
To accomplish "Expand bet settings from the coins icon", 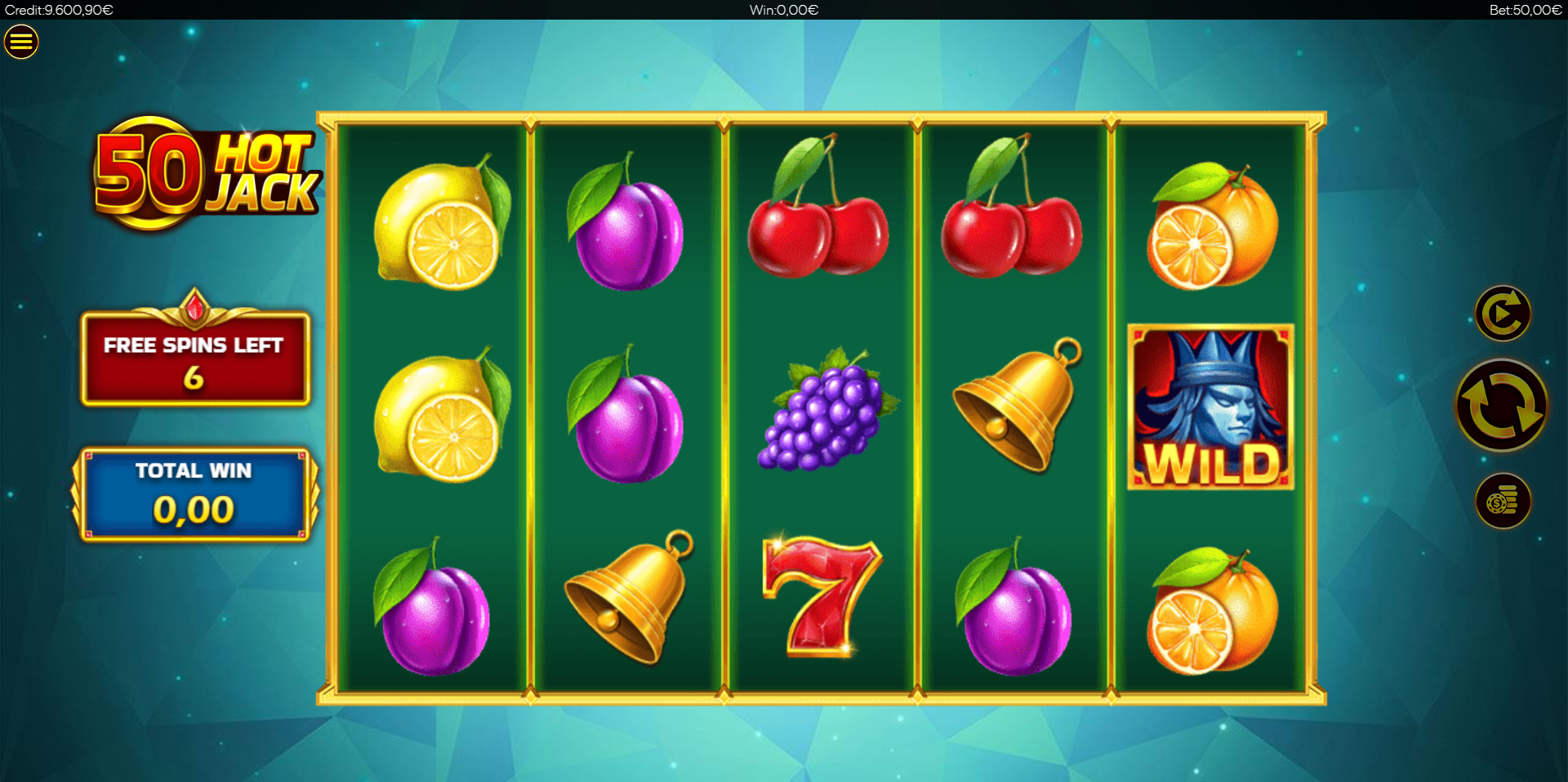I will (1503, 501).
